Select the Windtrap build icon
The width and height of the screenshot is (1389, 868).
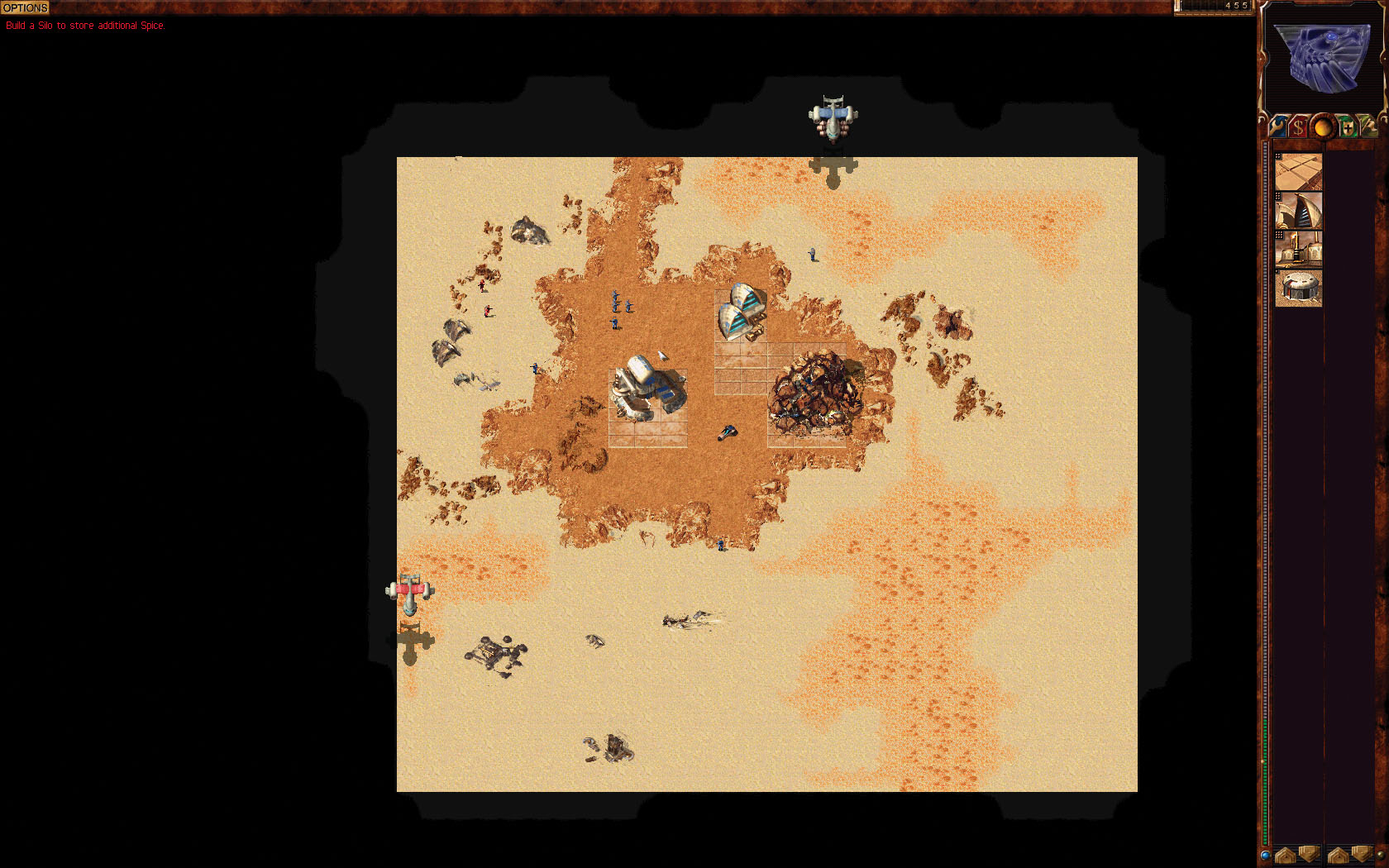1299,210
